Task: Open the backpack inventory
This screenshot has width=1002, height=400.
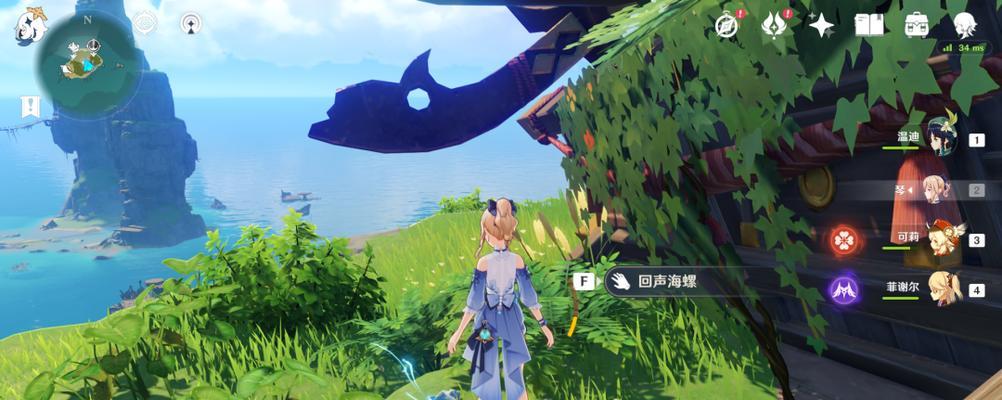Action: (x=916, y=25)
